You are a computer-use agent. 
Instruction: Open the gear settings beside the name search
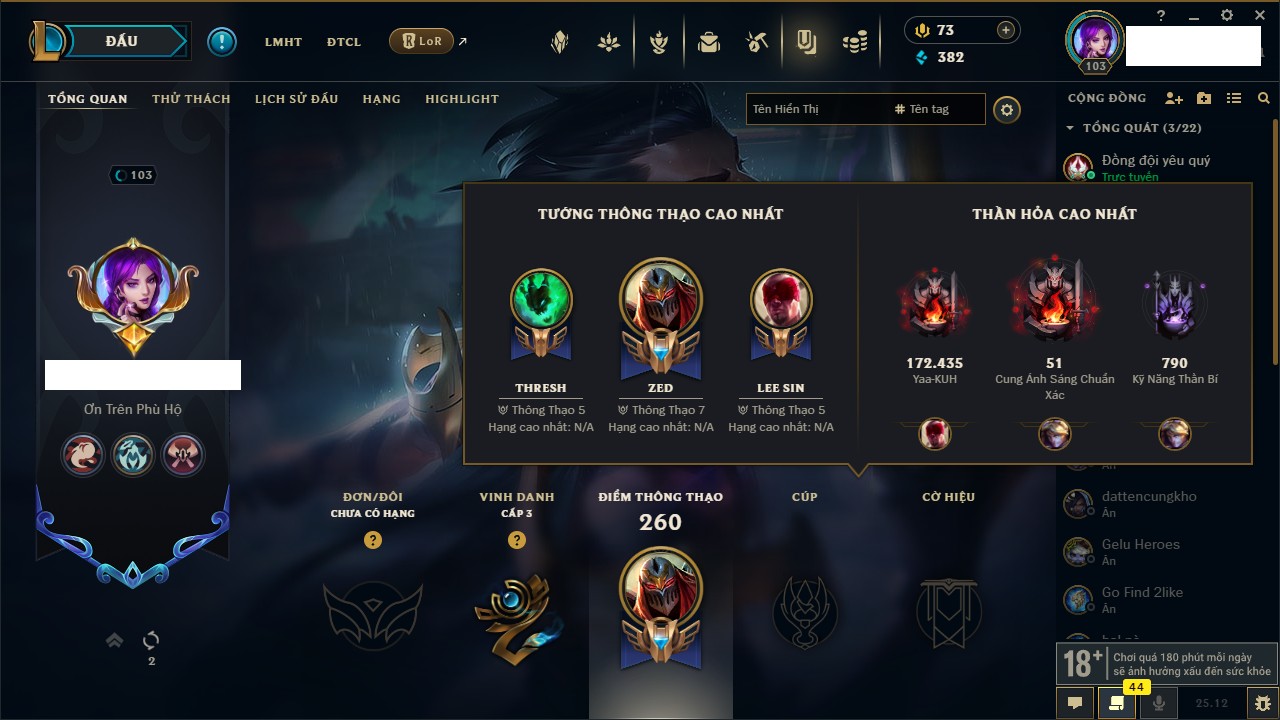coord(1007,109)
